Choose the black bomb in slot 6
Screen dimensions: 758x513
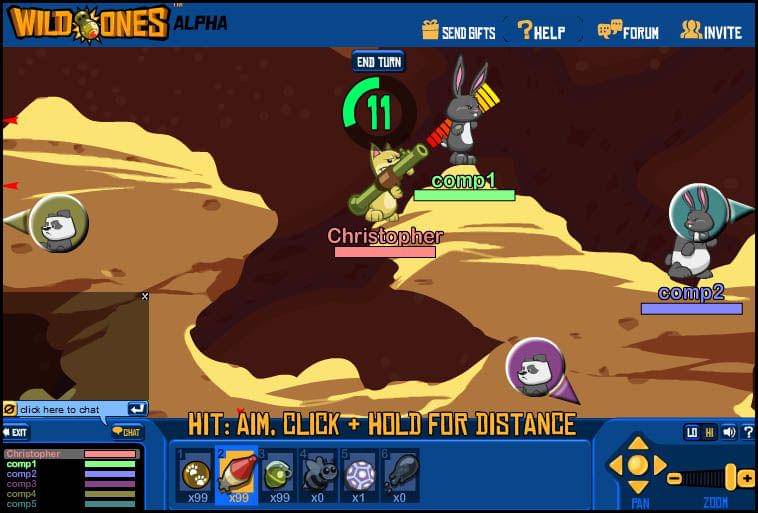[x=400, y=474]
